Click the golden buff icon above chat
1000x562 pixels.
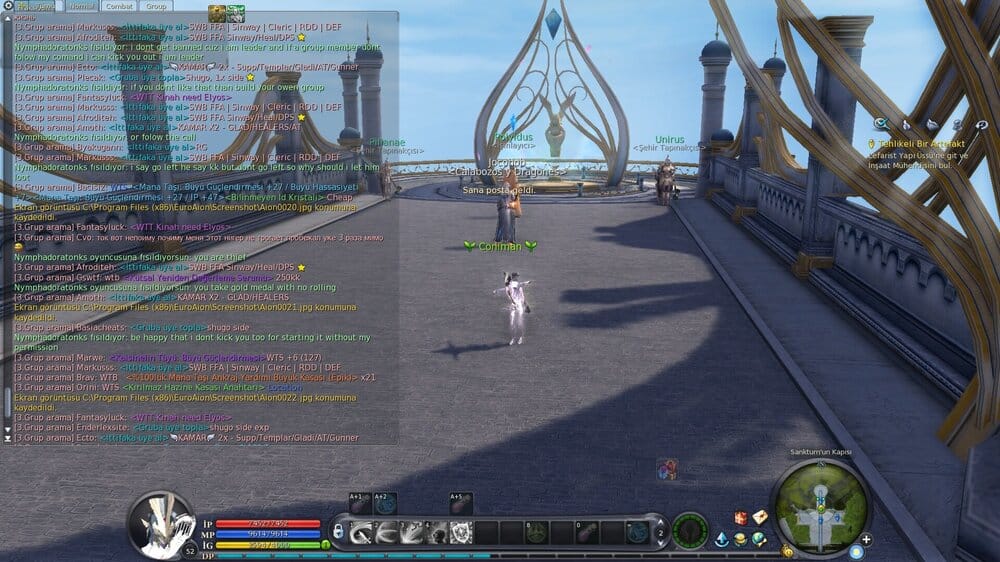pos(216,12)
